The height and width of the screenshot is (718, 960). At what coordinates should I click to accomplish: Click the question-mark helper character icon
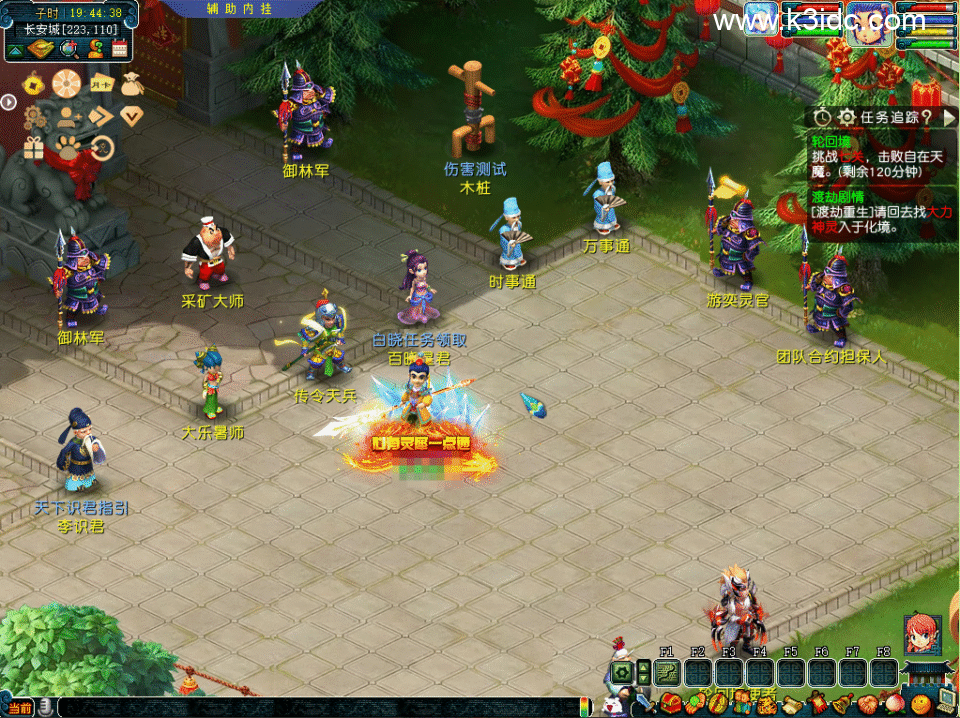(x=95, y=49)
